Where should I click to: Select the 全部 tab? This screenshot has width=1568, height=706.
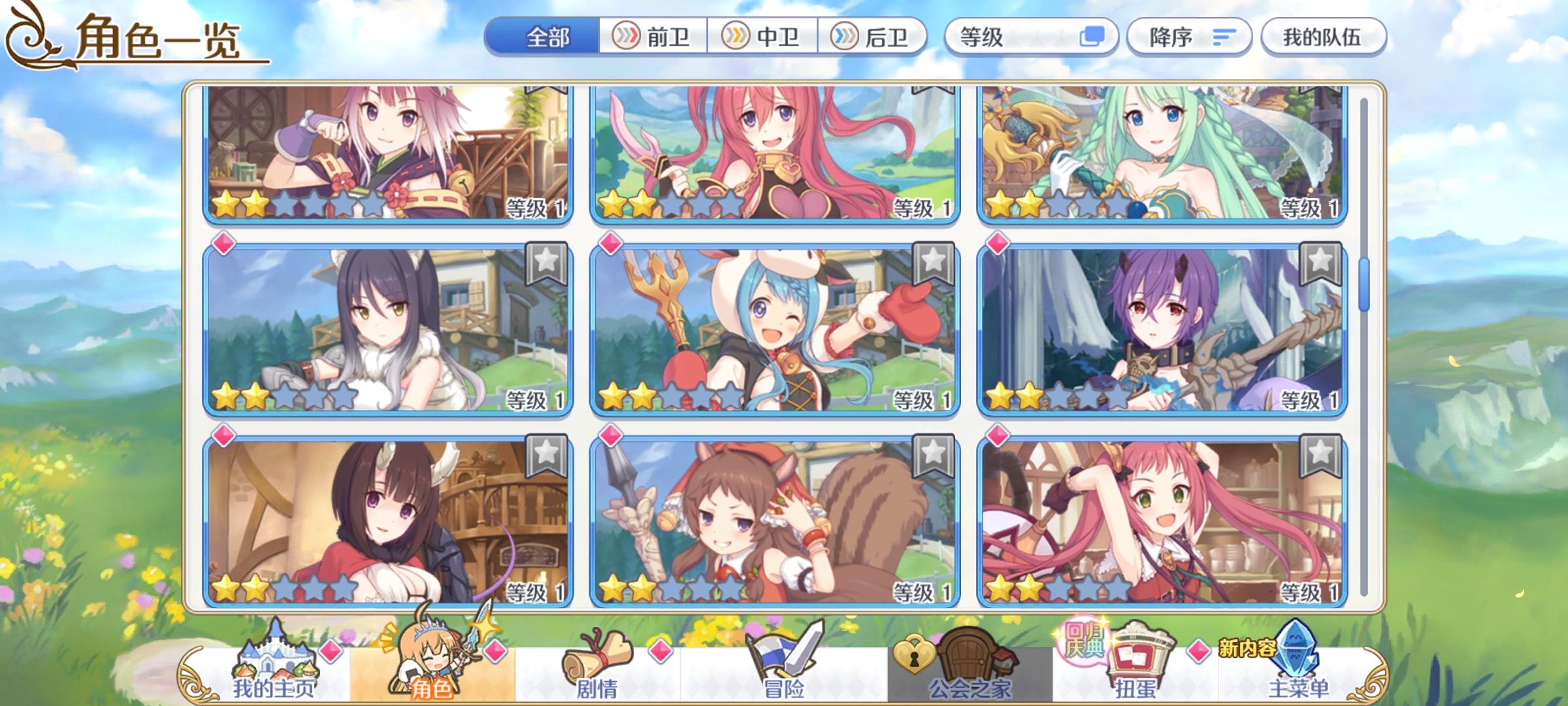pos(546,37)
